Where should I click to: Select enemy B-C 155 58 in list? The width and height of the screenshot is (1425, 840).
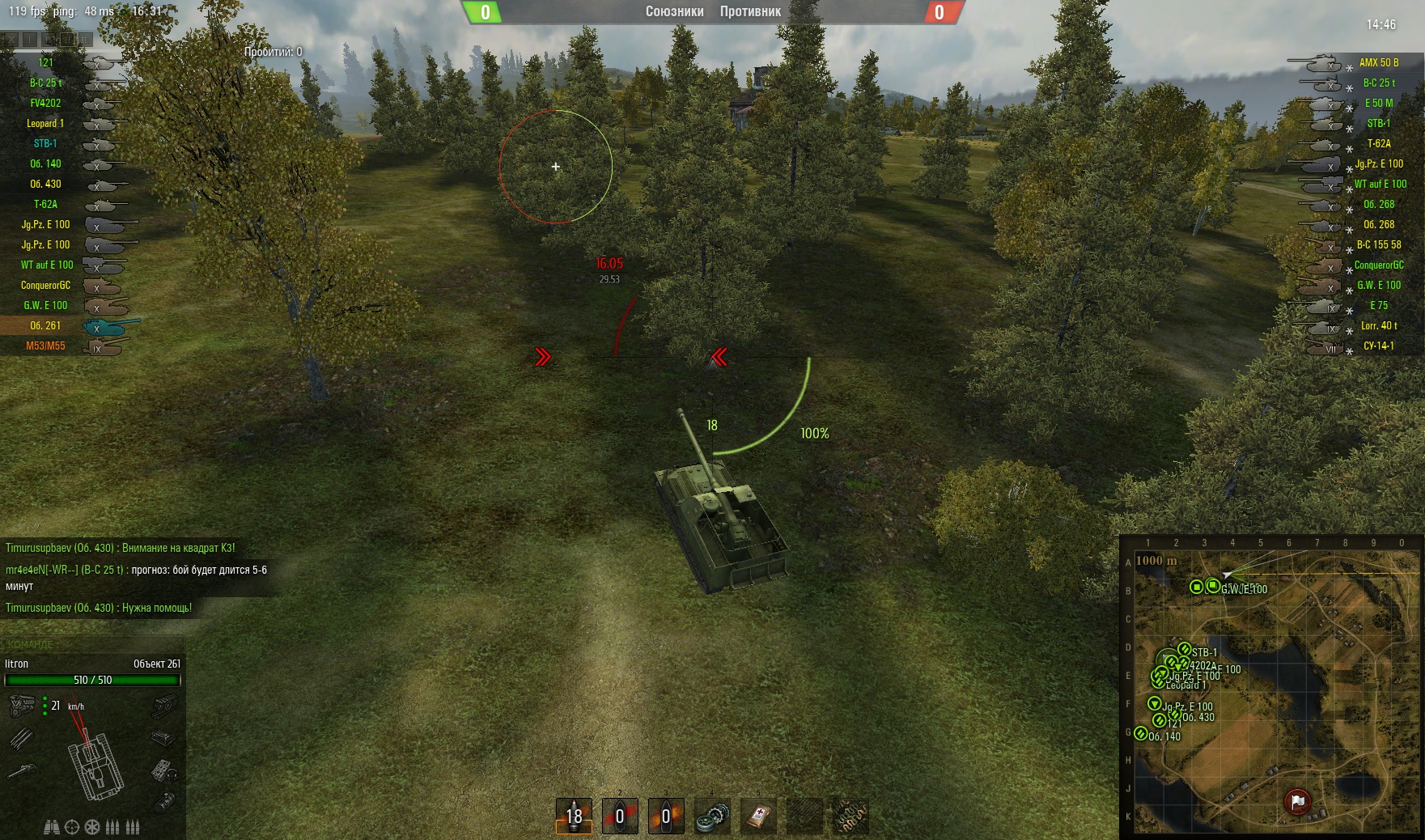1378,244
